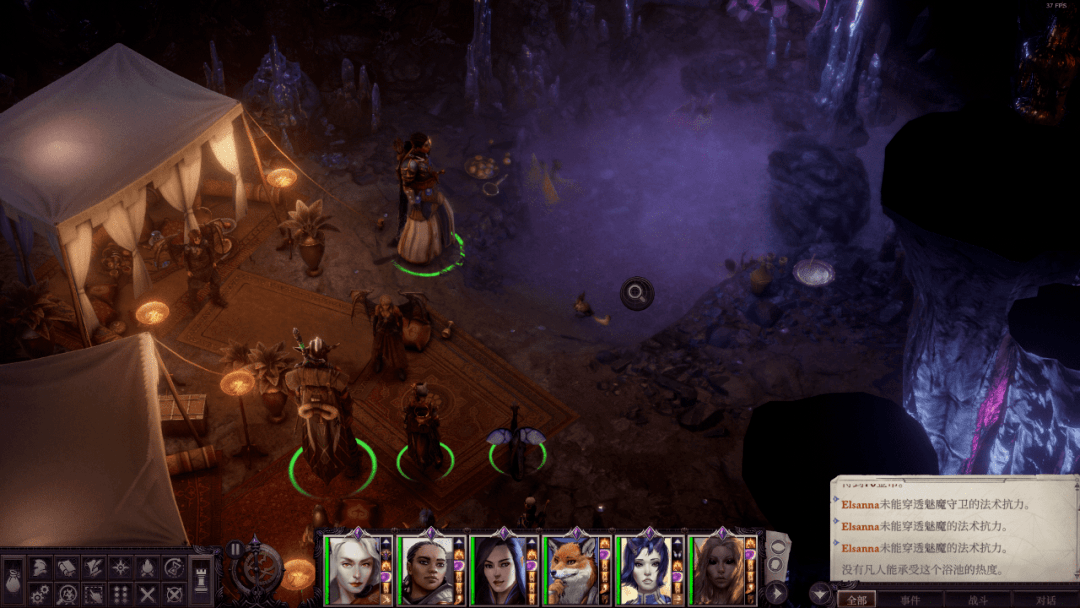Viewport: 1080px width, 608px height.
Task: Switch combat log to 战斗 tab
Action: pos(979,600)
